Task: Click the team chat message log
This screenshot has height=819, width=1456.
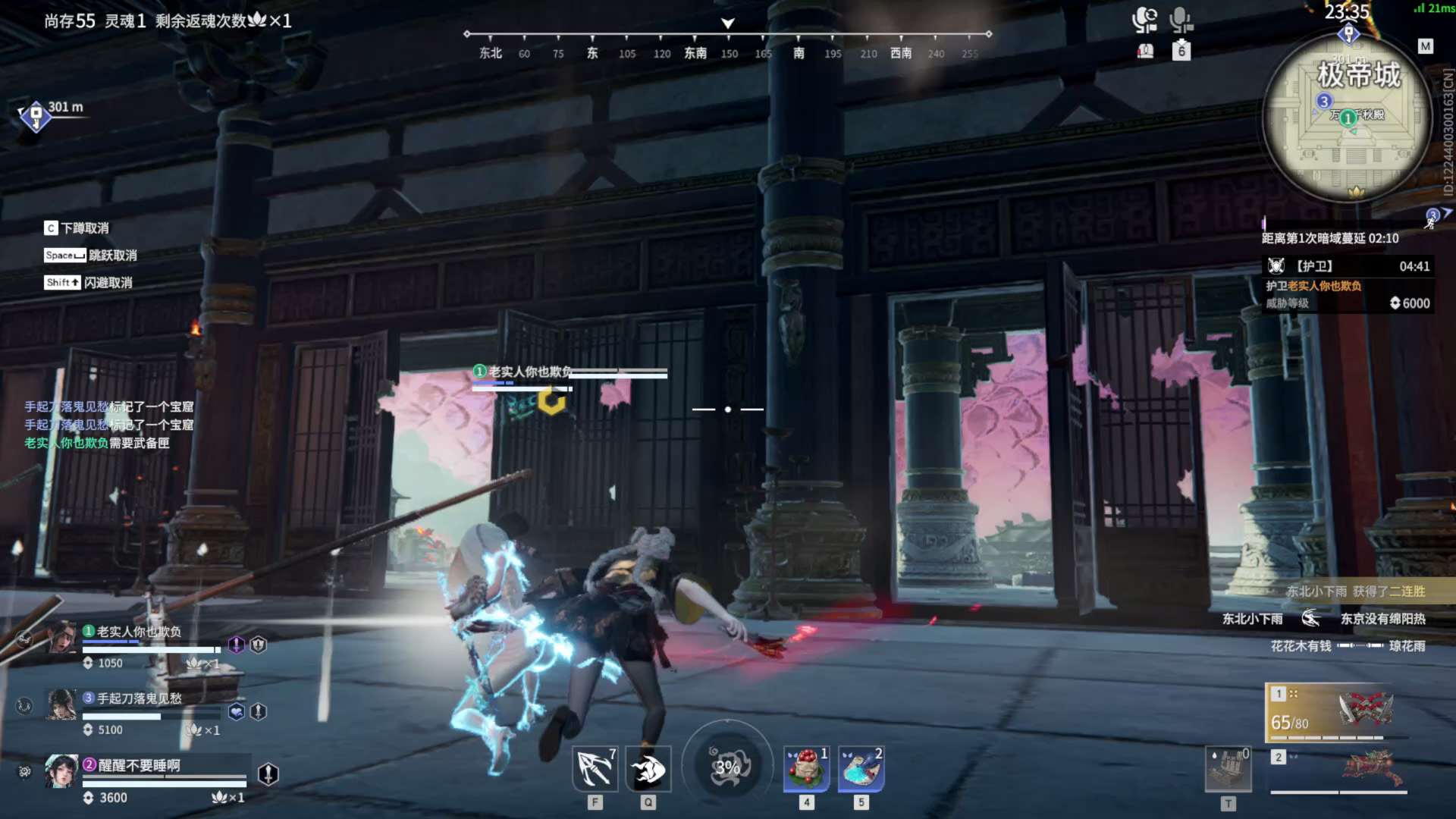Action: pos(108,425)
